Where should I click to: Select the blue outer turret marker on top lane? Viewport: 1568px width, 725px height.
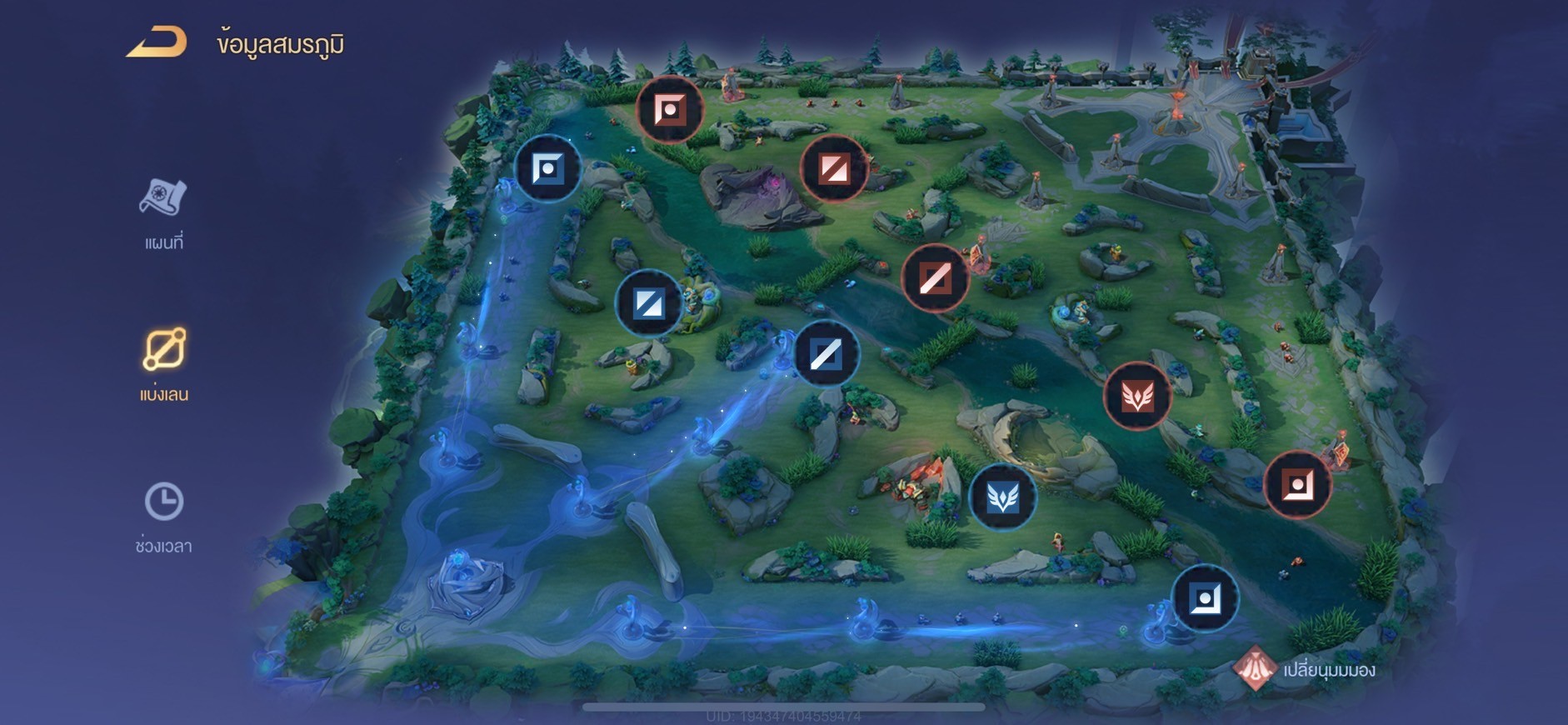(547, 167)
